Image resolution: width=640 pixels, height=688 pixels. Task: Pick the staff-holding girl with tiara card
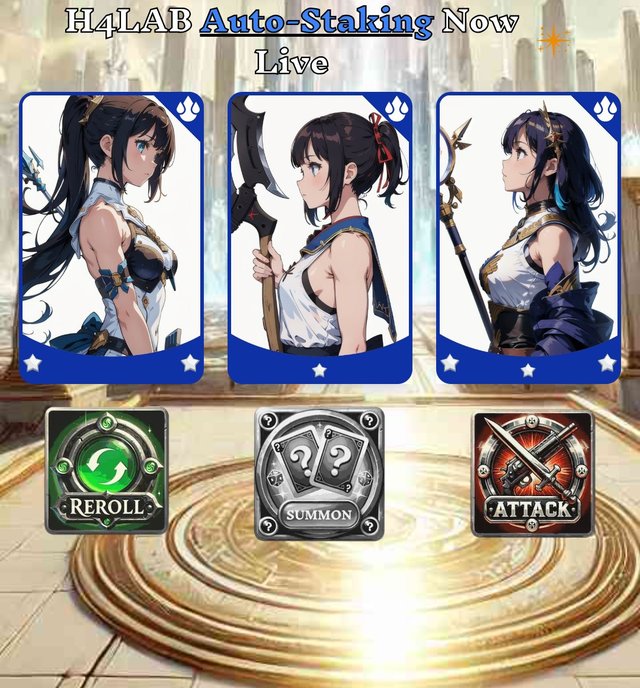click(529, 238)
